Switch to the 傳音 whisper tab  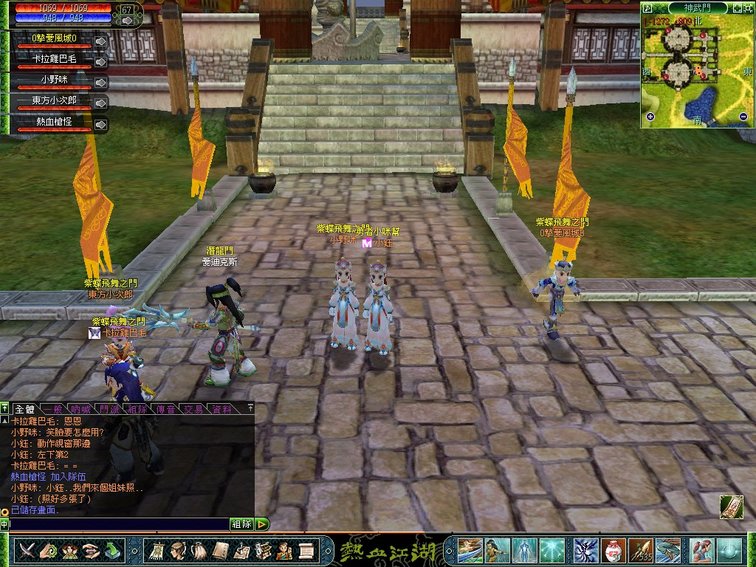(x=166, y=409)
